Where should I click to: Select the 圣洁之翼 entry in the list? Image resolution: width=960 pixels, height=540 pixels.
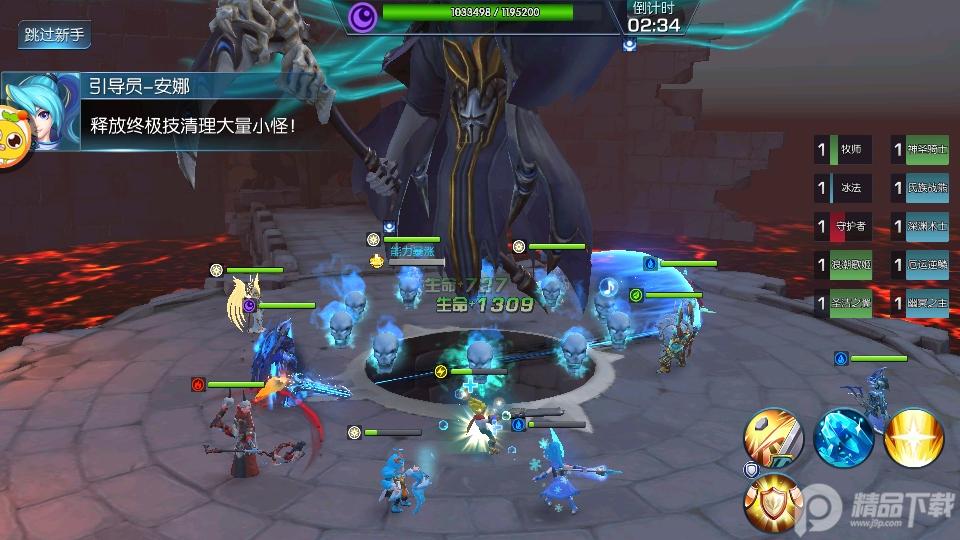click(844, 302)
